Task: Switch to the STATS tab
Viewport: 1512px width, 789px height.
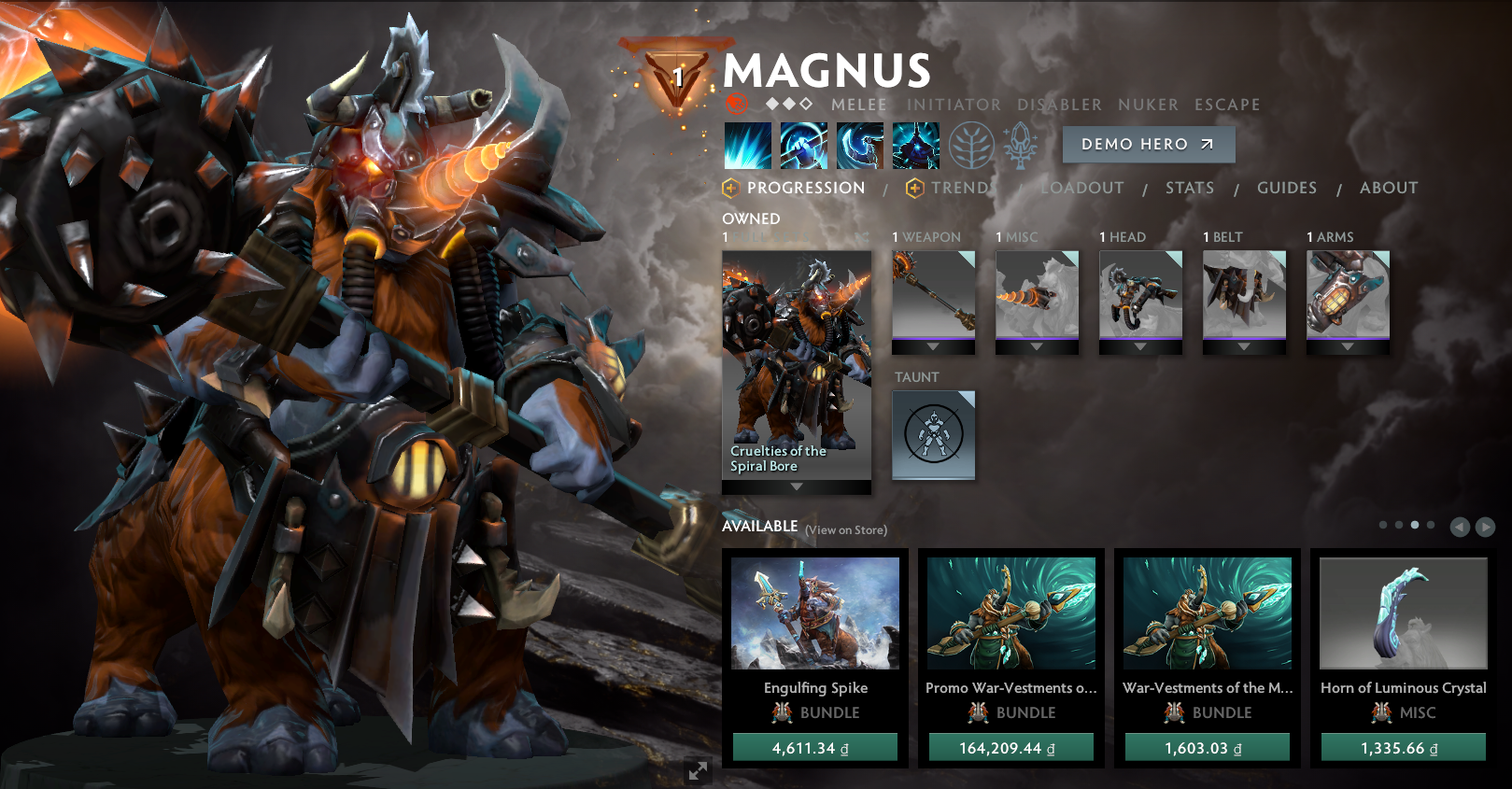Action: [1189, 188]
